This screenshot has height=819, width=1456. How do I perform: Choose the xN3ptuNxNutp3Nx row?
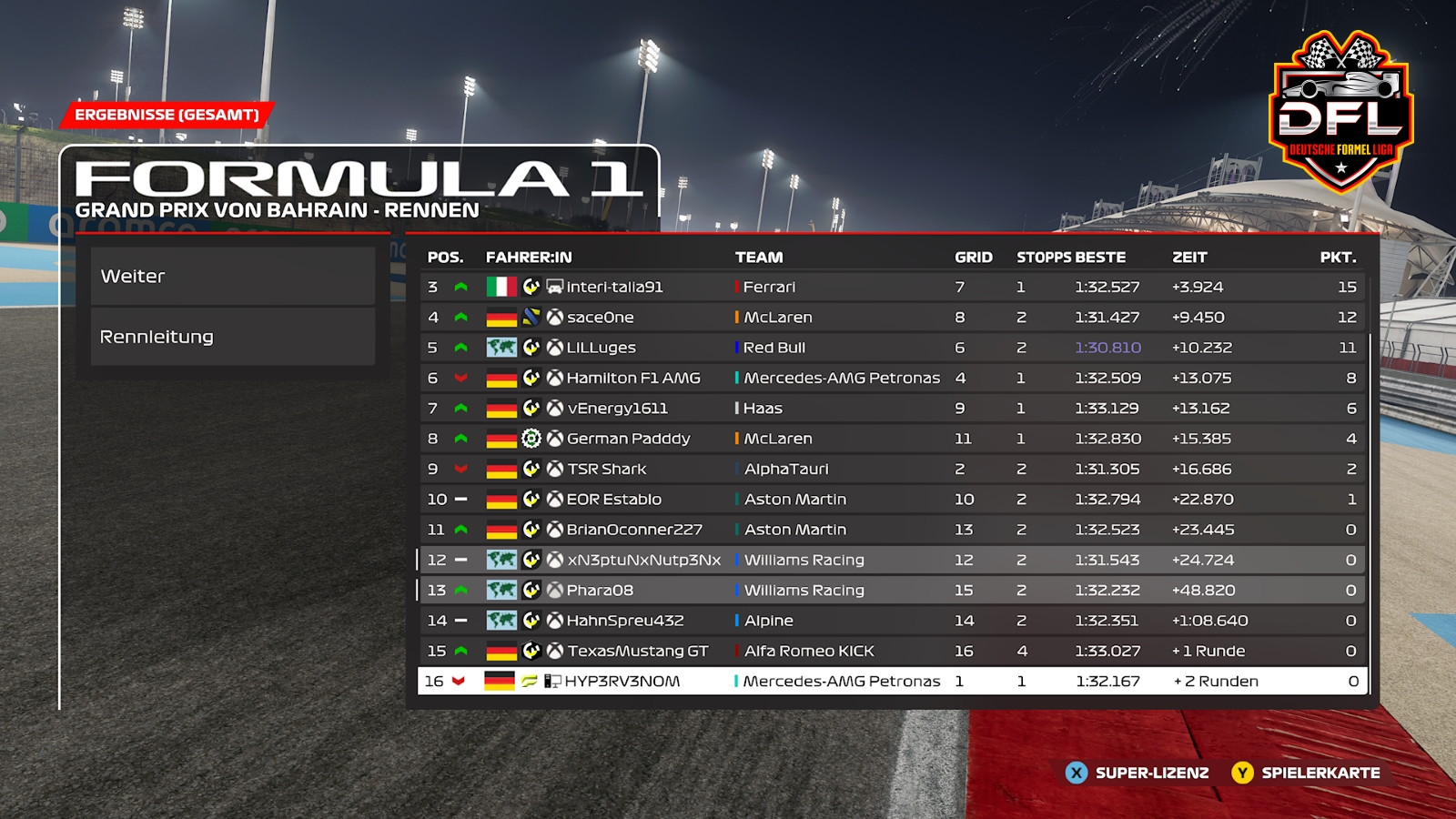(643, 561)
